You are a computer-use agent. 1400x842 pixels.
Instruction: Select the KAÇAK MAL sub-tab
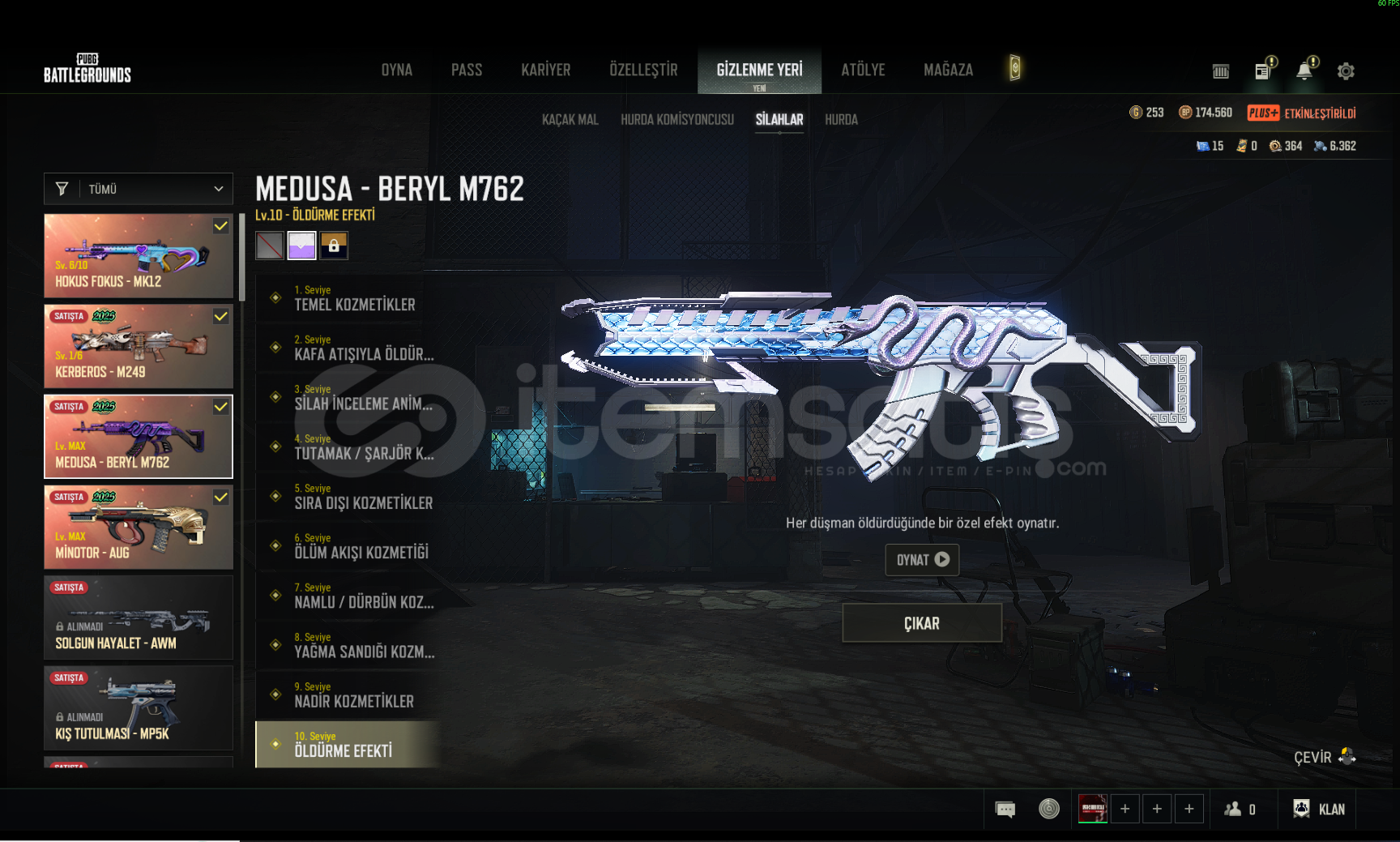pyautogui.click(x=570, y=120)
